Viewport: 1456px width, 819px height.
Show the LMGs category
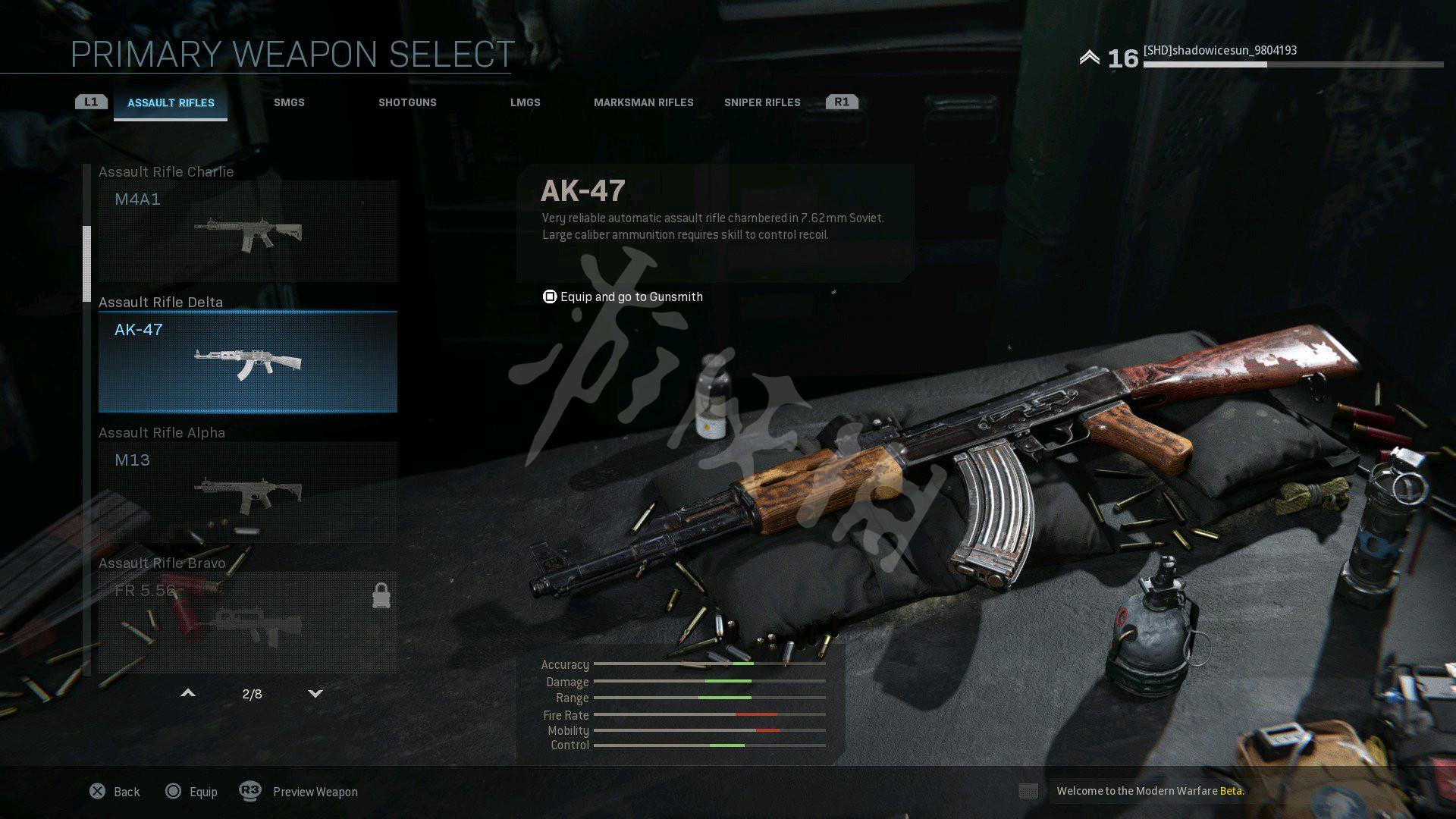(x=525, y=103)
